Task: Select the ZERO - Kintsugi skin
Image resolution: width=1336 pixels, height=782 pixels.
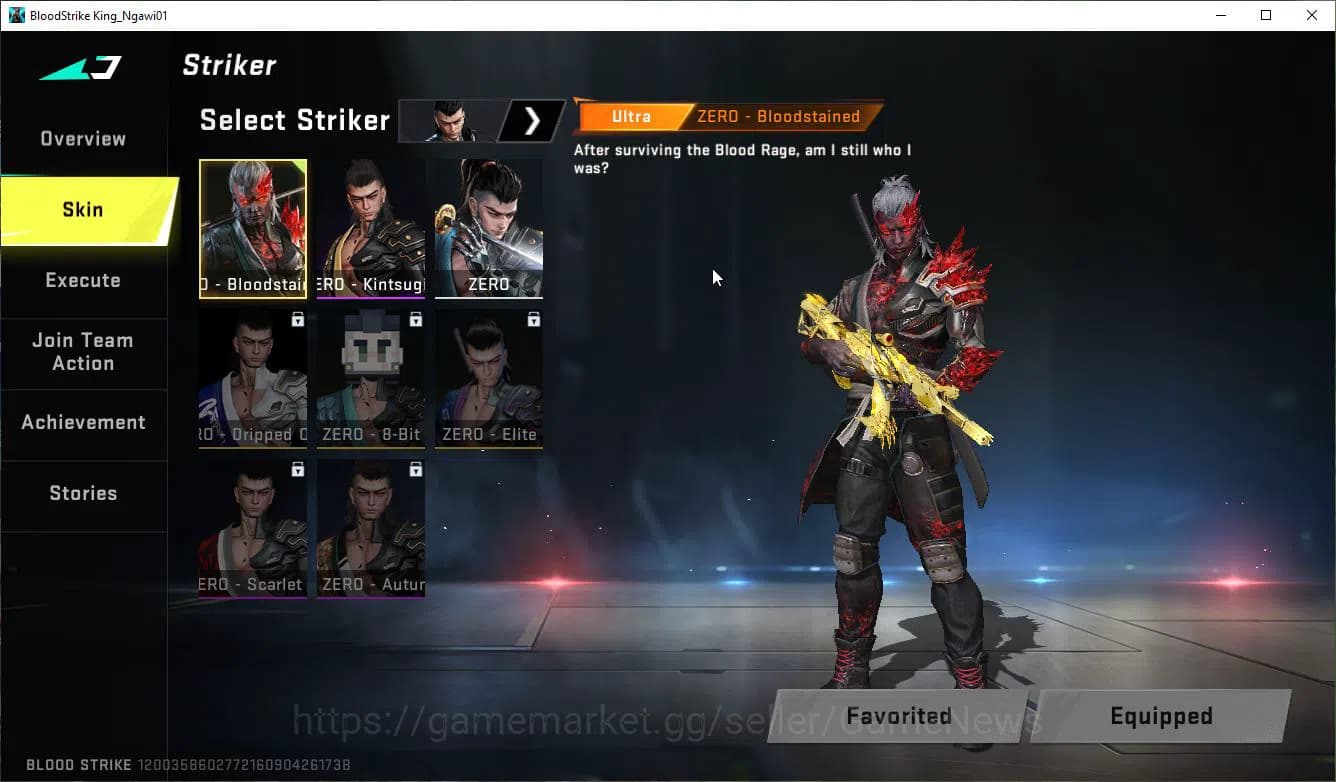Action: click(370, 225)
